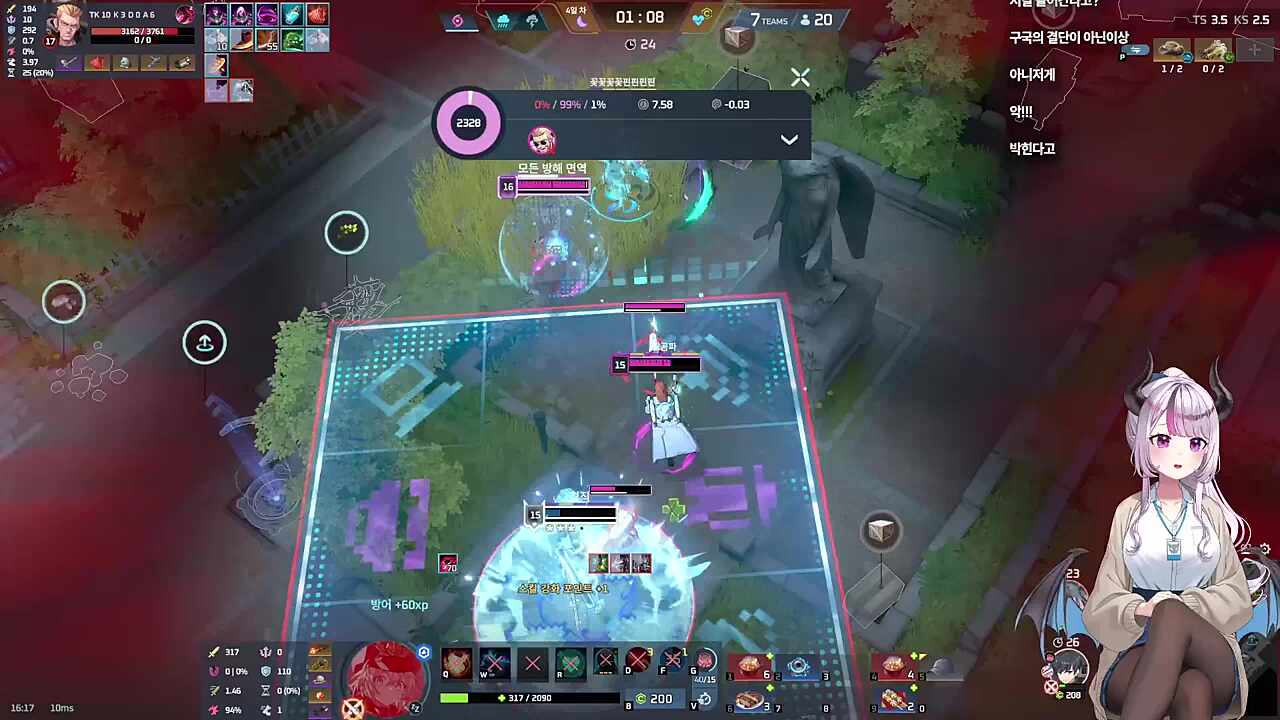This screenshot has width=1280, height=720.
Task: Select the Q skill icon
Action: tap(457, 662)
